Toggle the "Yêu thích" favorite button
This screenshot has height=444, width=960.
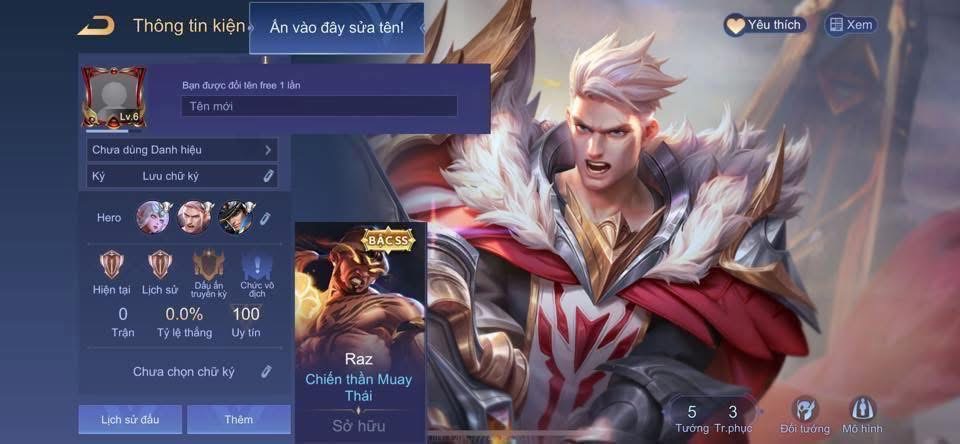tap(765, 25)
